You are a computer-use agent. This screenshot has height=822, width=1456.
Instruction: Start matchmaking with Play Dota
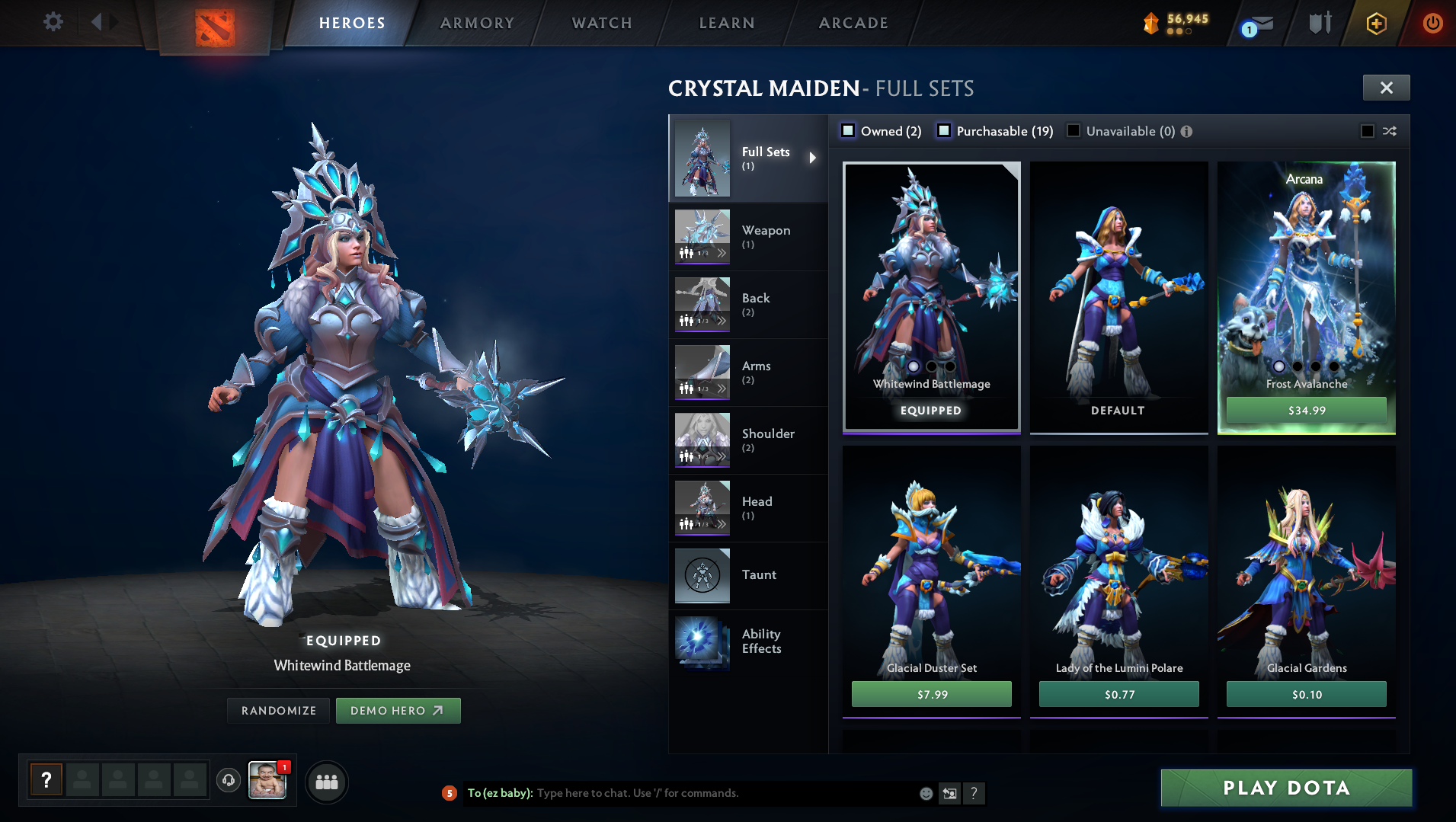[x=1286, y=788]
